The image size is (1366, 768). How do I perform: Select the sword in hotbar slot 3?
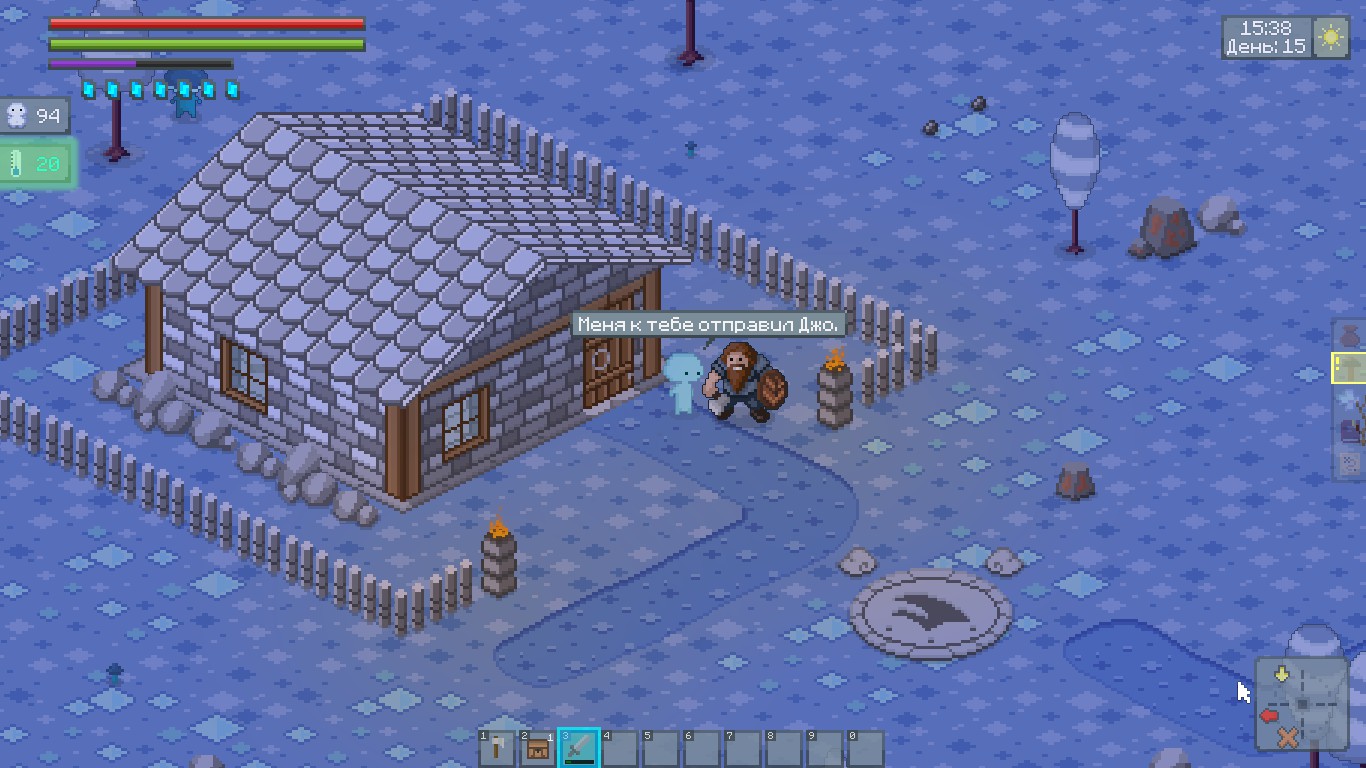click(578, 746)
